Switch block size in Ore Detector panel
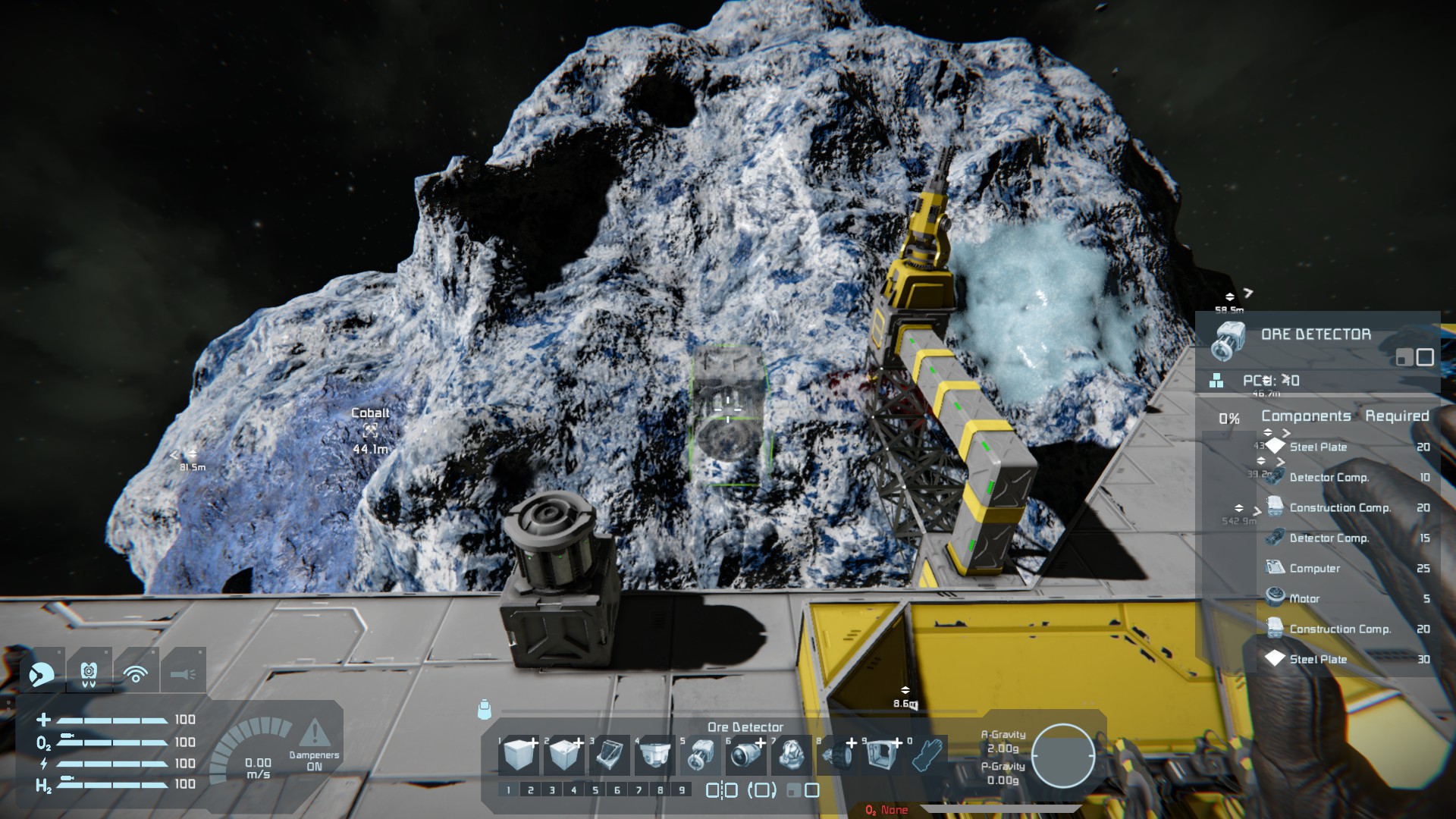 [x=1415, y=357]
